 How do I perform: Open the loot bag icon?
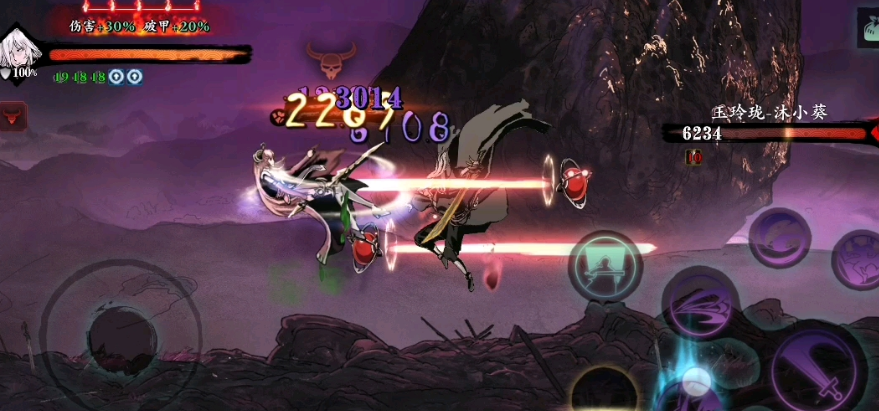pyautogui.click(x=866, y=28)
